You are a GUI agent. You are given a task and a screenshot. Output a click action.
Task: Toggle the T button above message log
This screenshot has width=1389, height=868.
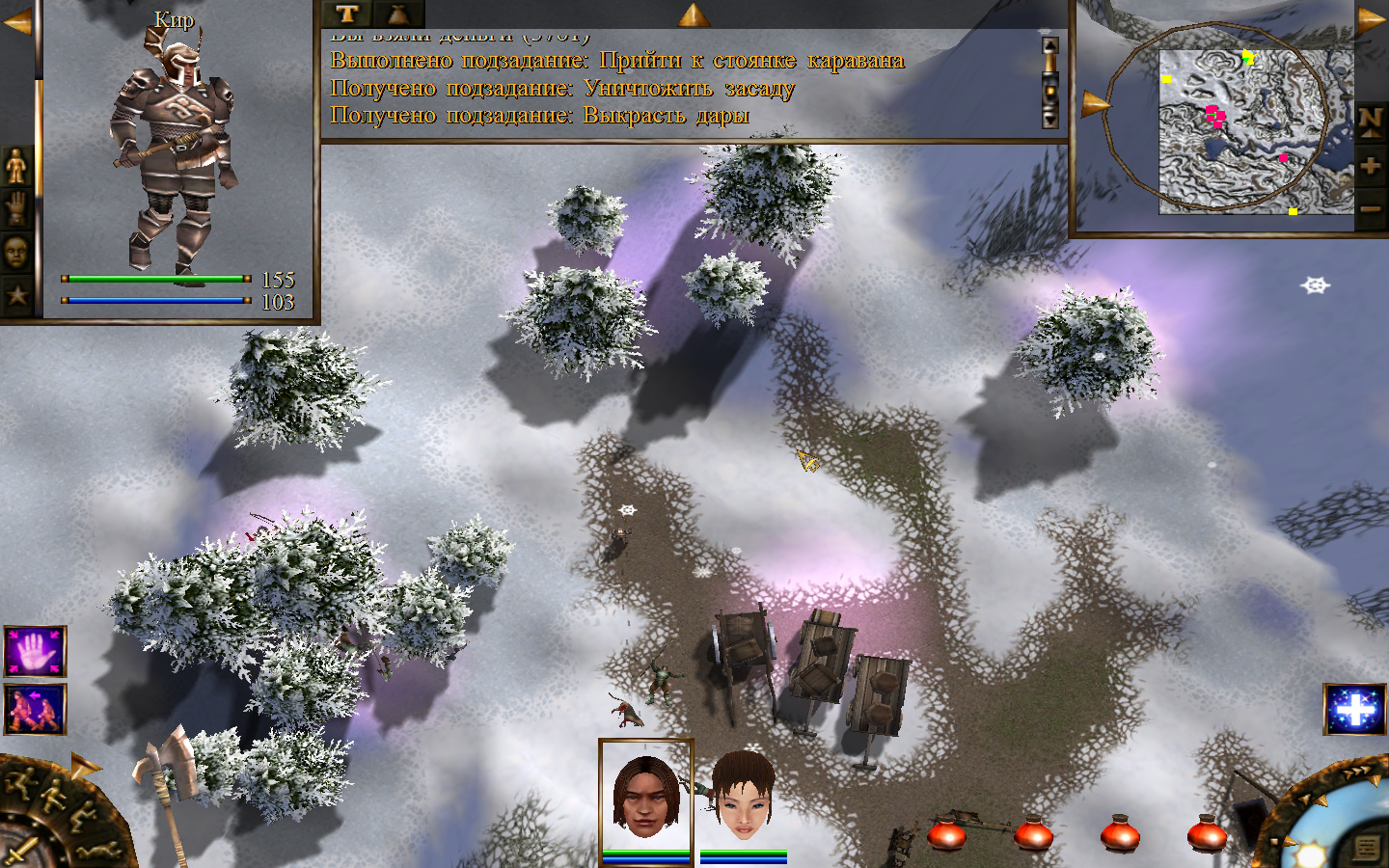pyautogui.click(x=347, y=14)
